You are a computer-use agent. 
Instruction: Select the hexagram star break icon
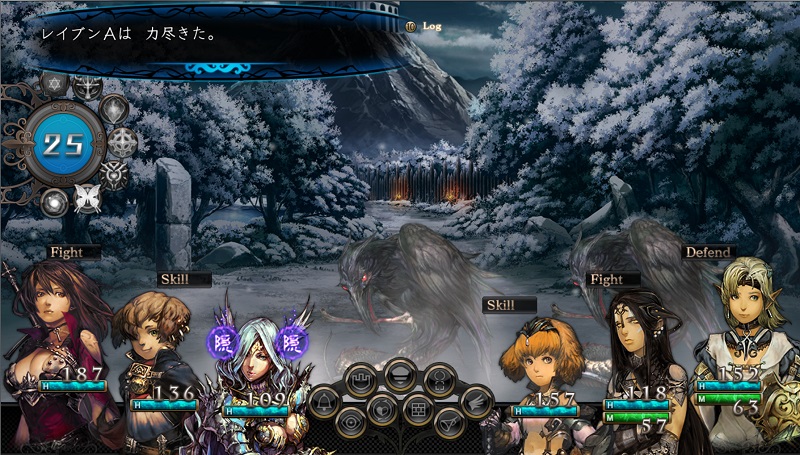54,83
